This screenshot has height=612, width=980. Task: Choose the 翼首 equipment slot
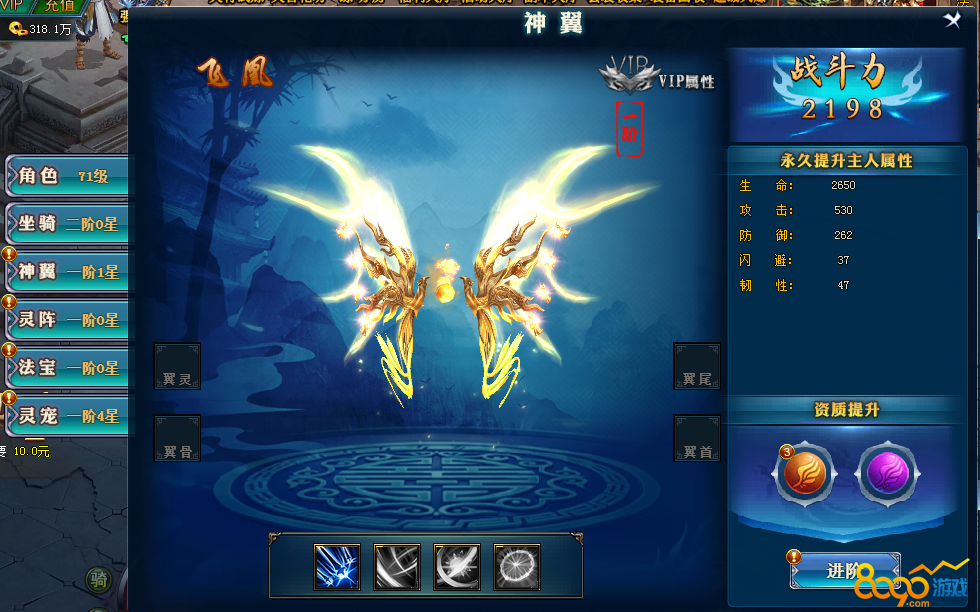coord(697,438)
